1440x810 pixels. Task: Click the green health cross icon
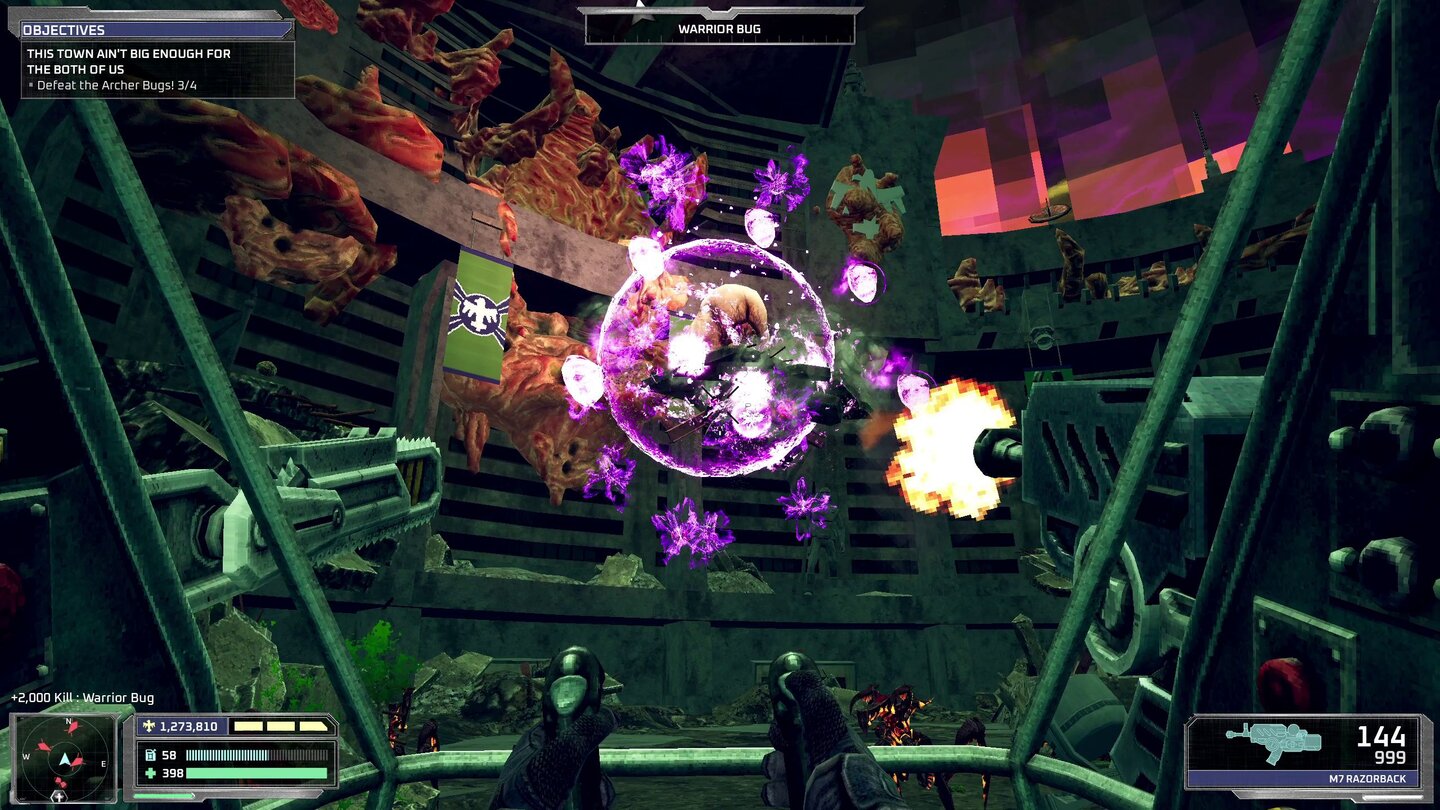pyautogui.click(x=151, y=773)
